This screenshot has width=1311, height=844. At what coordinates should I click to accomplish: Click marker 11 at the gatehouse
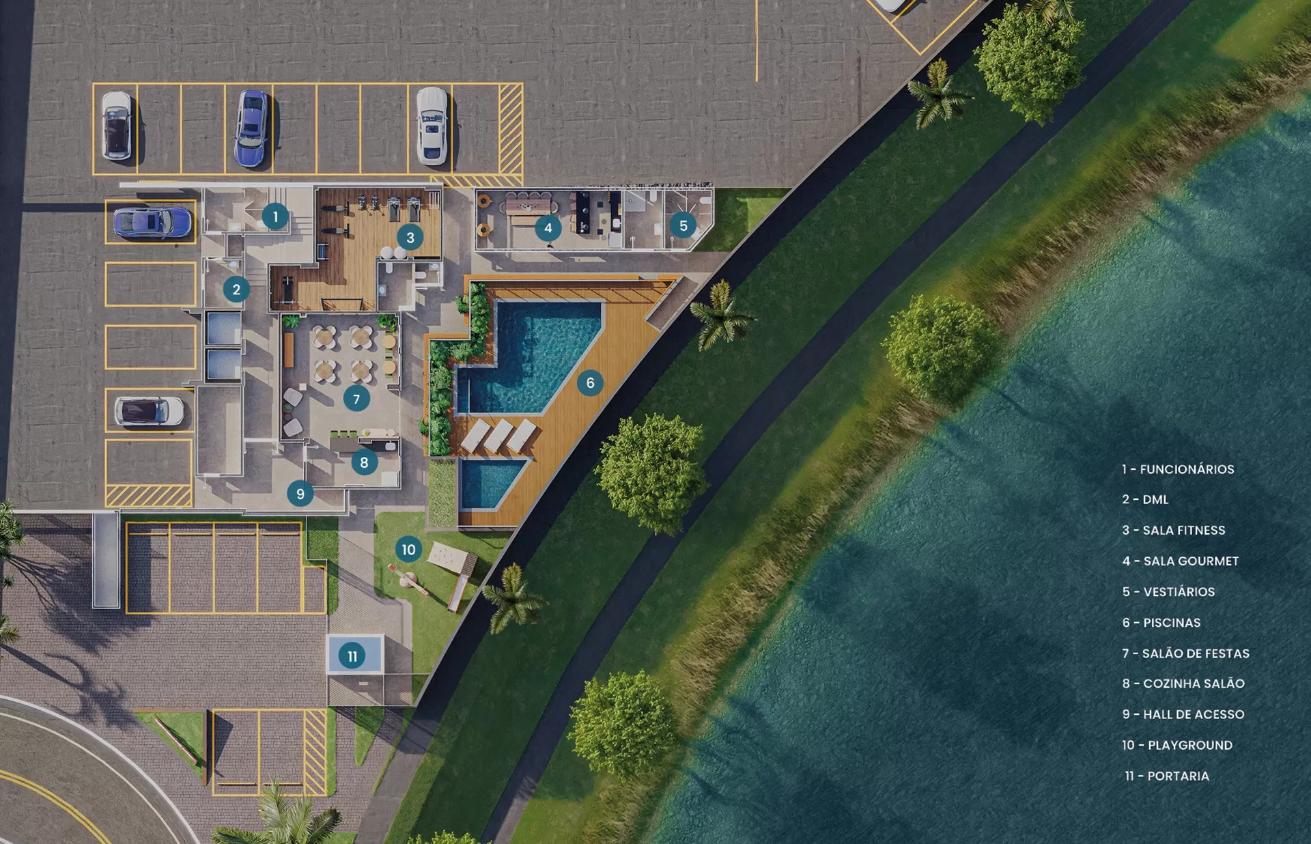tap(351, 656)
